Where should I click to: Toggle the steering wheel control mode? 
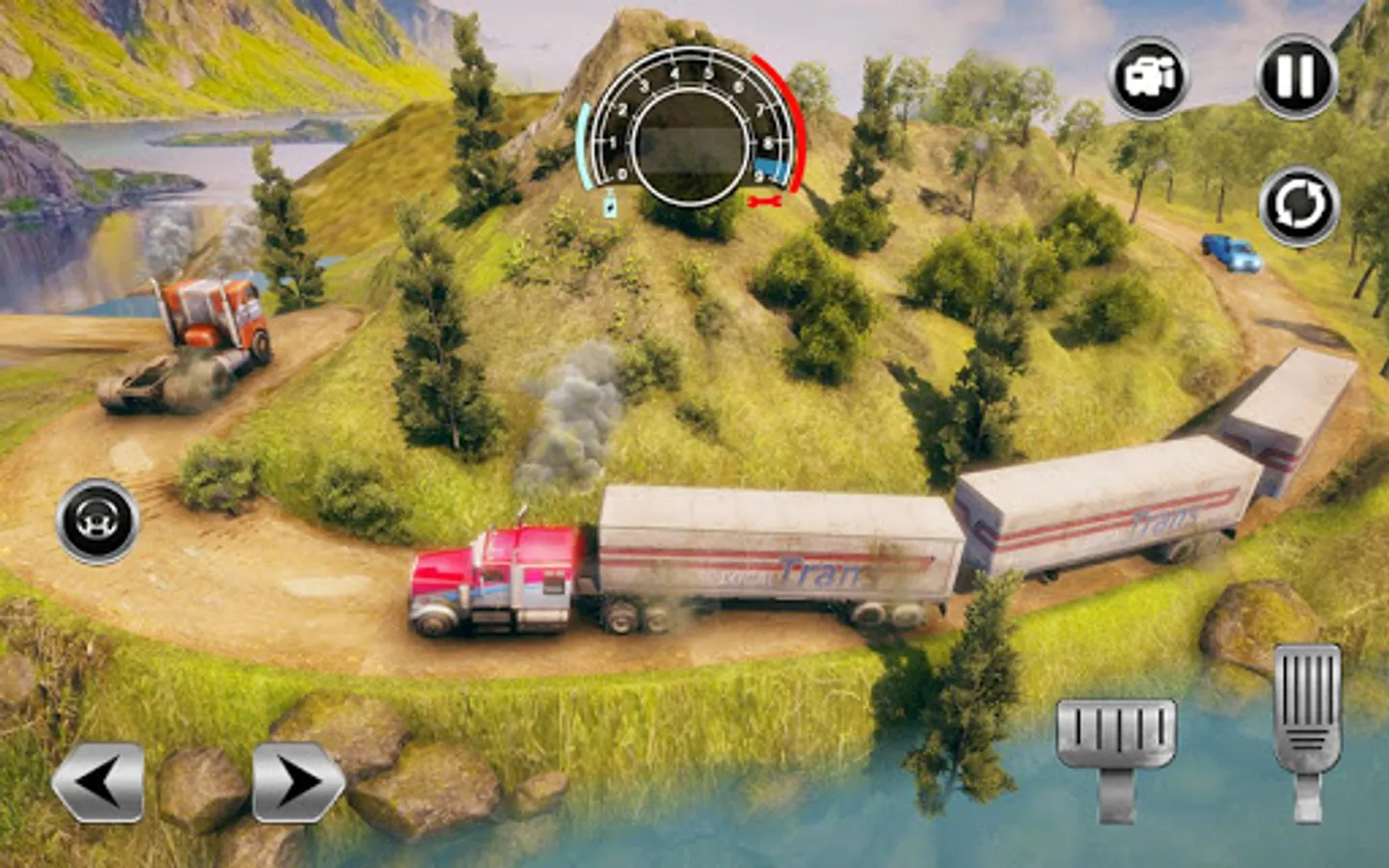coord(97,521)
